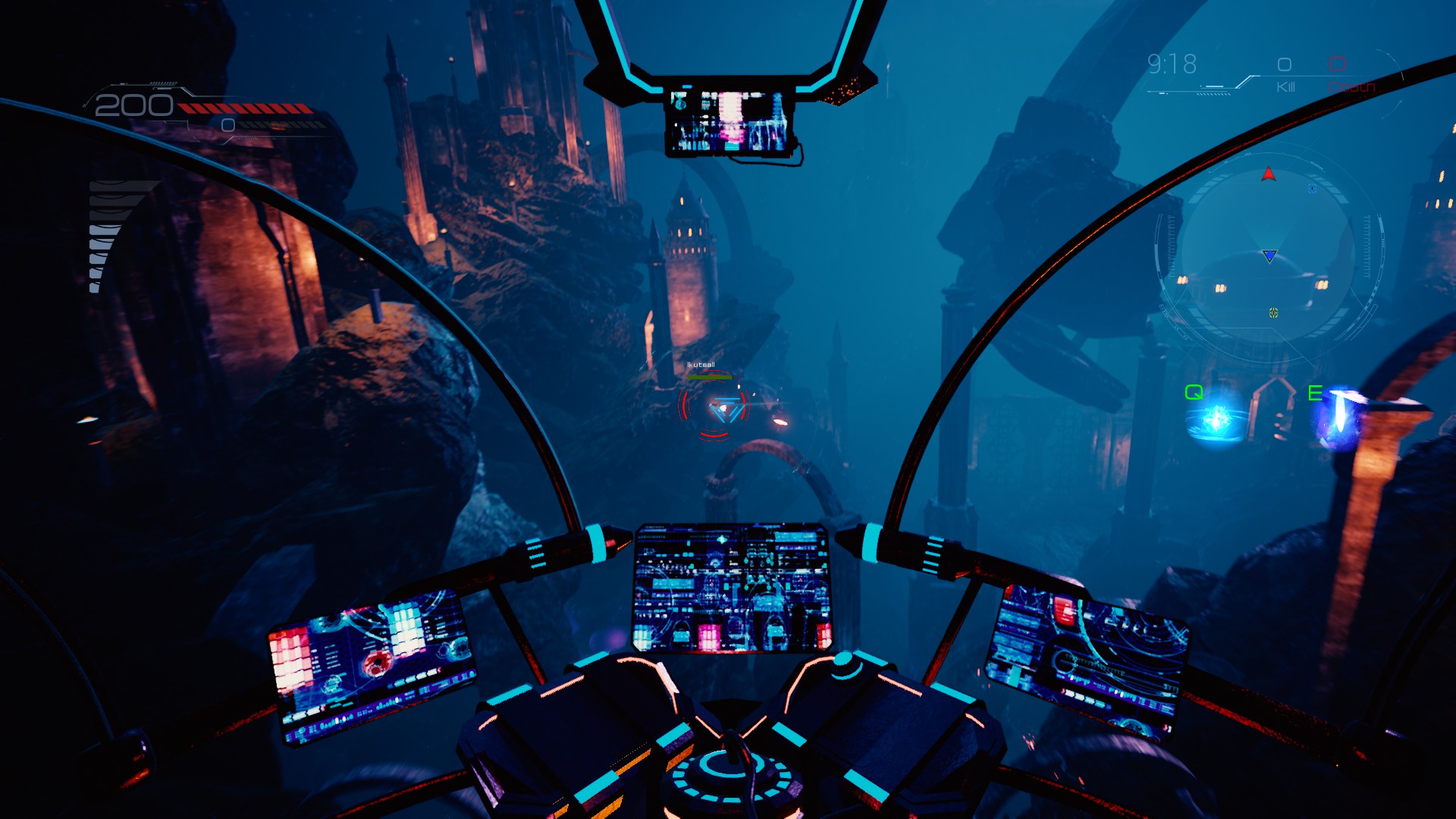Click the blue player arrow on the radar

pos(1269,256)
